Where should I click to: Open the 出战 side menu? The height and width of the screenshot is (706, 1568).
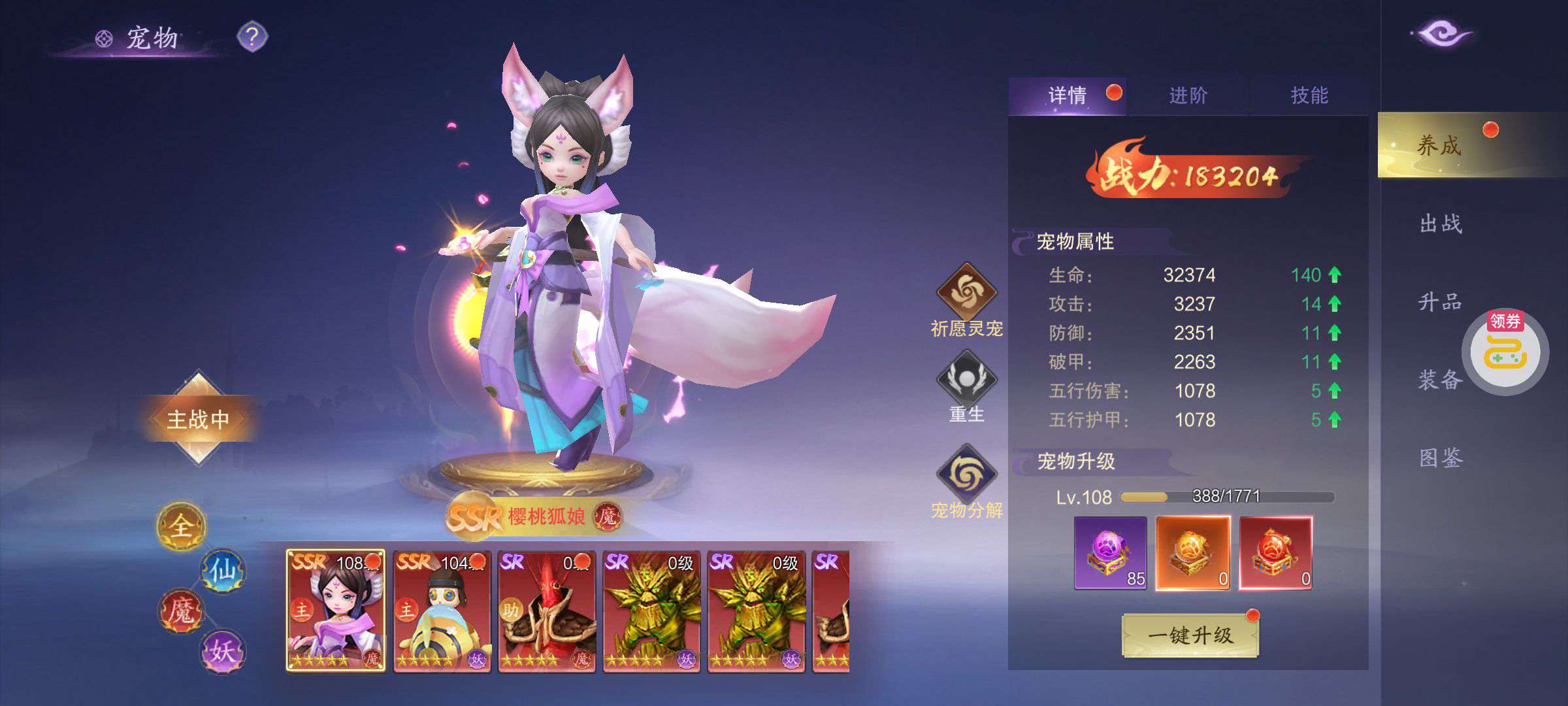(x=1441, y=224)
